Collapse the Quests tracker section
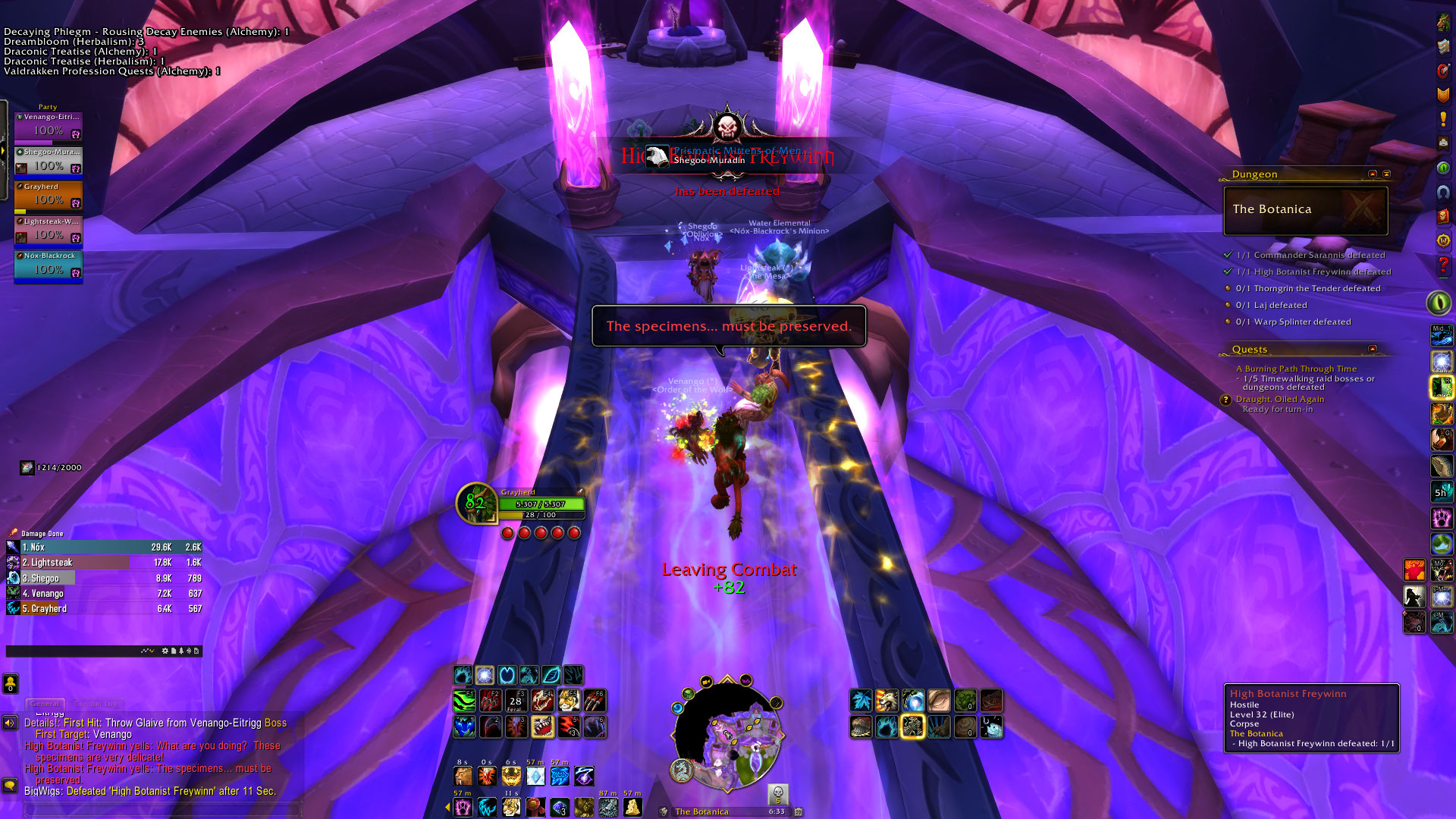This screenshot has height=819, width=1456. click(x=1373, y=349)
